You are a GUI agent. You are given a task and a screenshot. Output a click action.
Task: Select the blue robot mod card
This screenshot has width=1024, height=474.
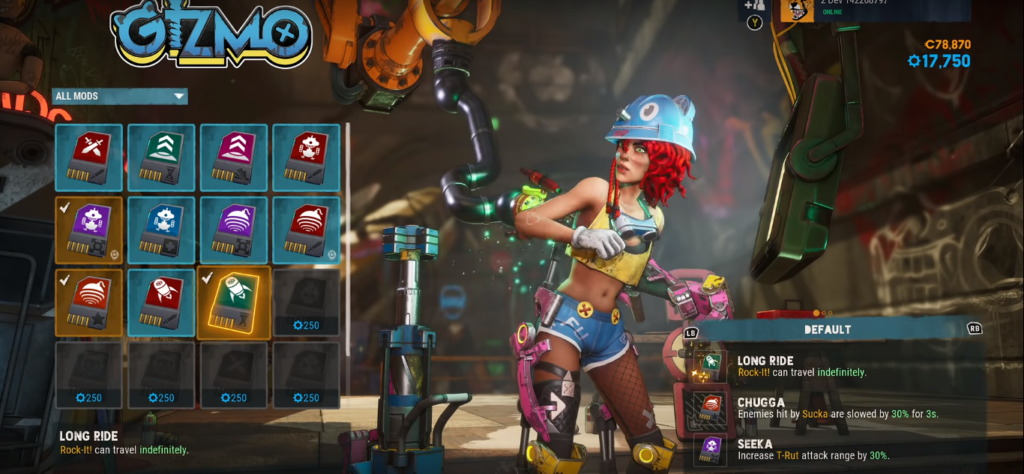(x=161, y=230)
